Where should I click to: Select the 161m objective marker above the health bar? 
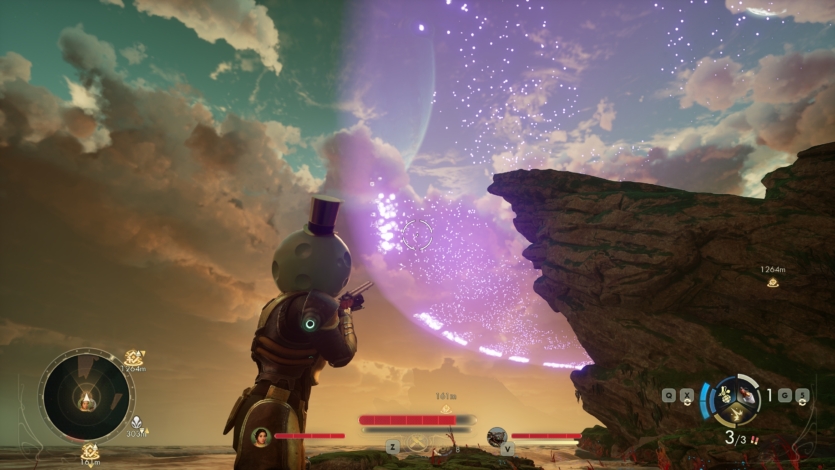446,408
